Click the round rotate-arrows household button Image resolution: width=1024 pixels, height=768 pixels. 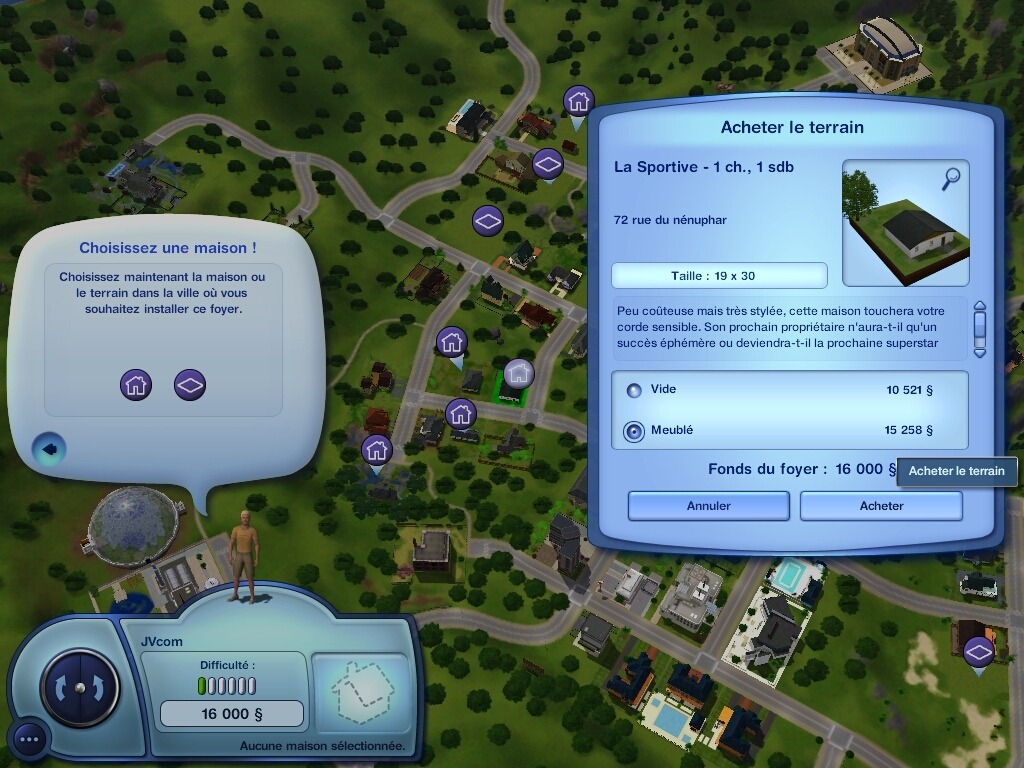click(x=79, y=688)
